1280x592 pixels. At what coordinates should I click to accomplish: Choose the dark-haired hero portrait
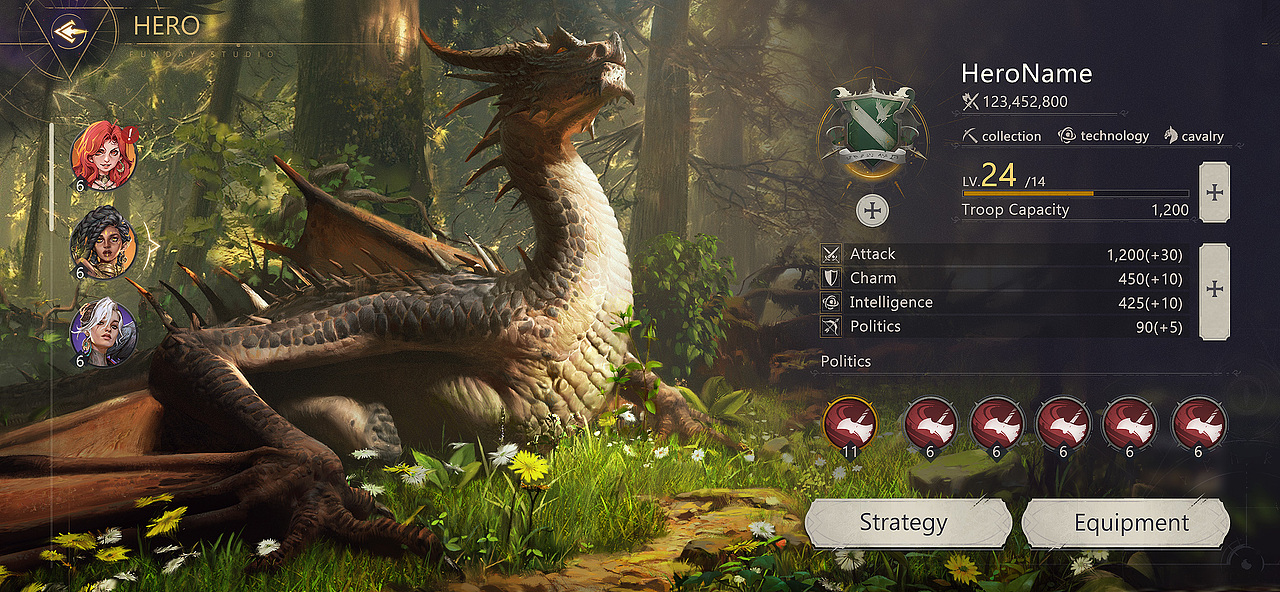point(103,243)
